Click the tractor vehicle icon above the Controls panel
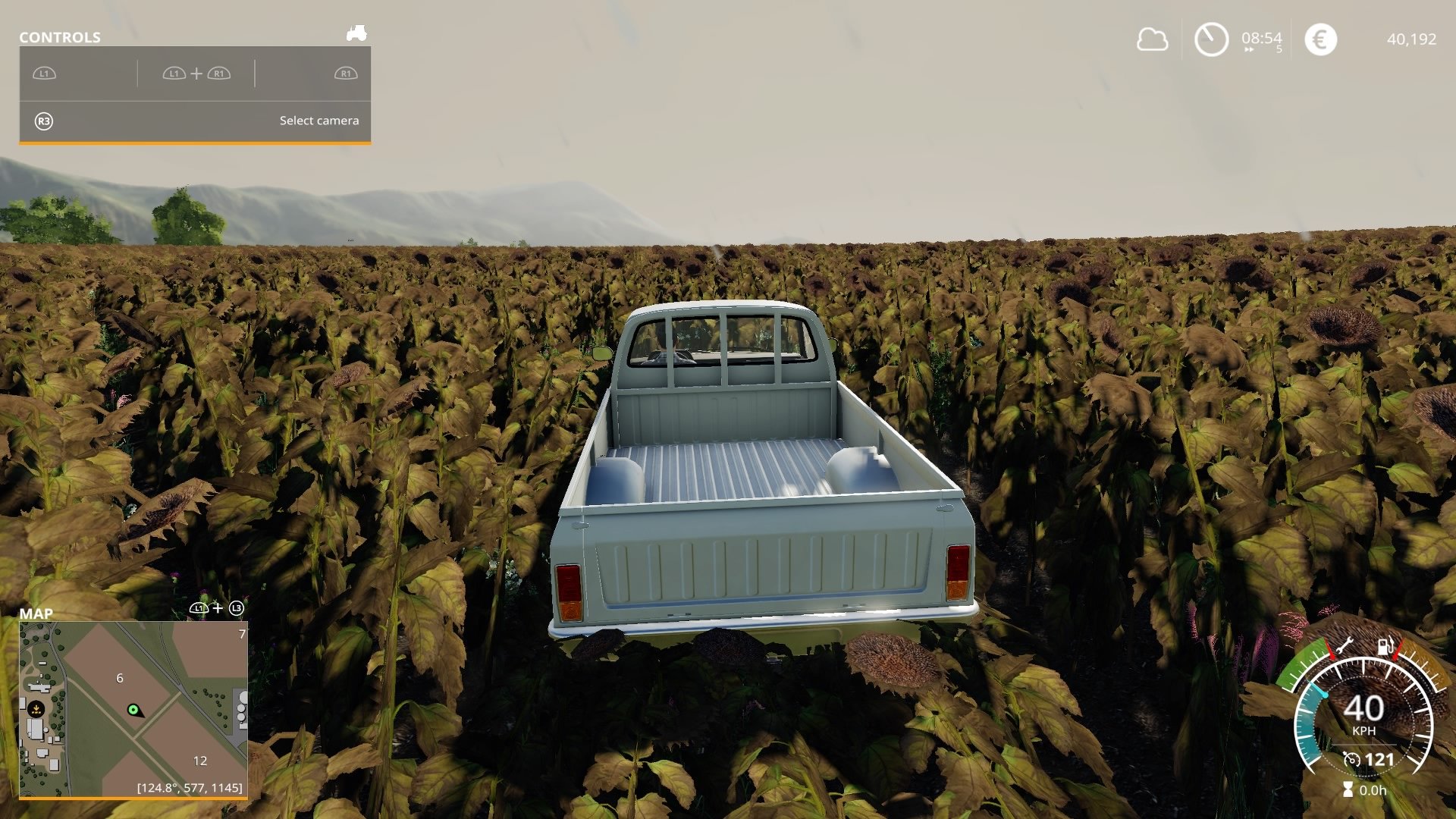This screenshot has height=819, width=1456. pyautogui.click(x=356, y=33)
